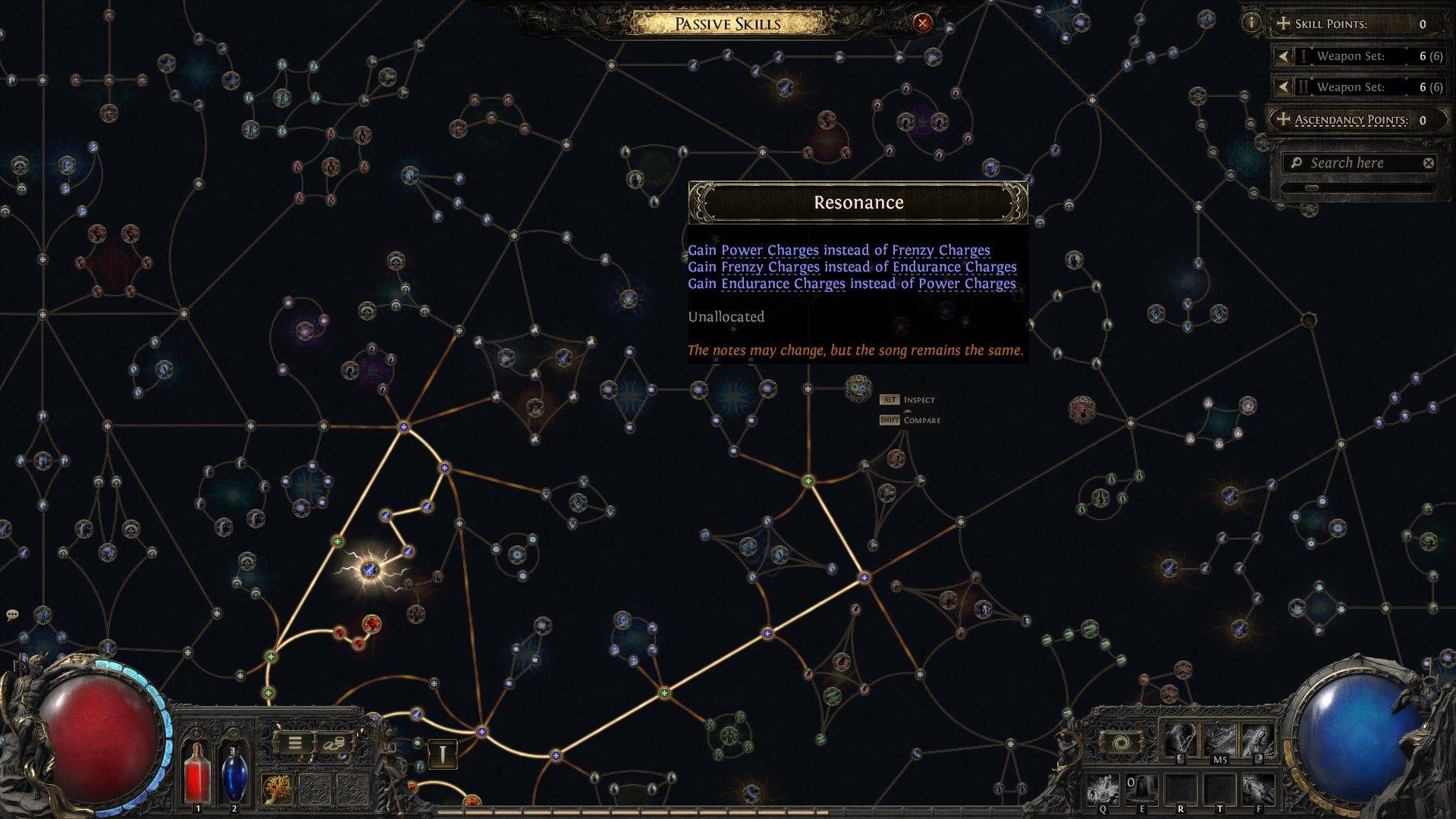Select the skill bound to E
This screenshot has width=1456, height=819.
[x=1141, y=789]
